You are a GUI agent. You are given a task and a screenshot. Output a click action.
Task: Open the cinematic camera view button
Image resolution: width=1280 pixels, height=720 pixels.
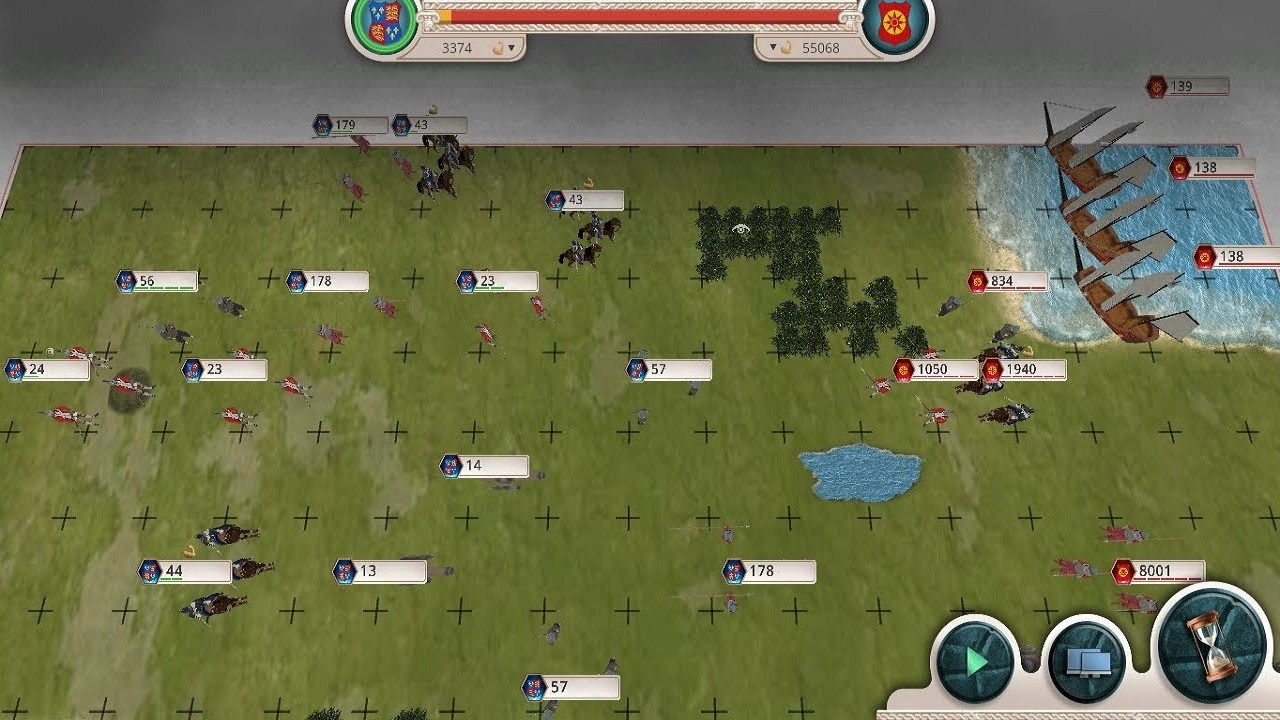pos(1087,656)
